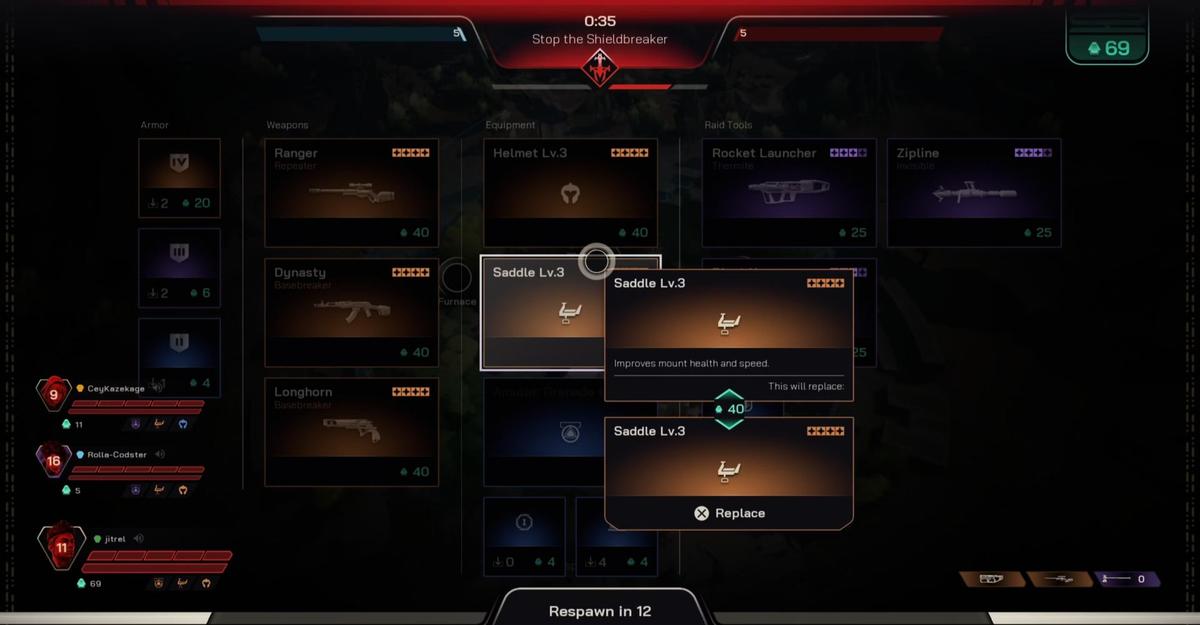Choose the tier III purple armor

(x=179, y=268)
